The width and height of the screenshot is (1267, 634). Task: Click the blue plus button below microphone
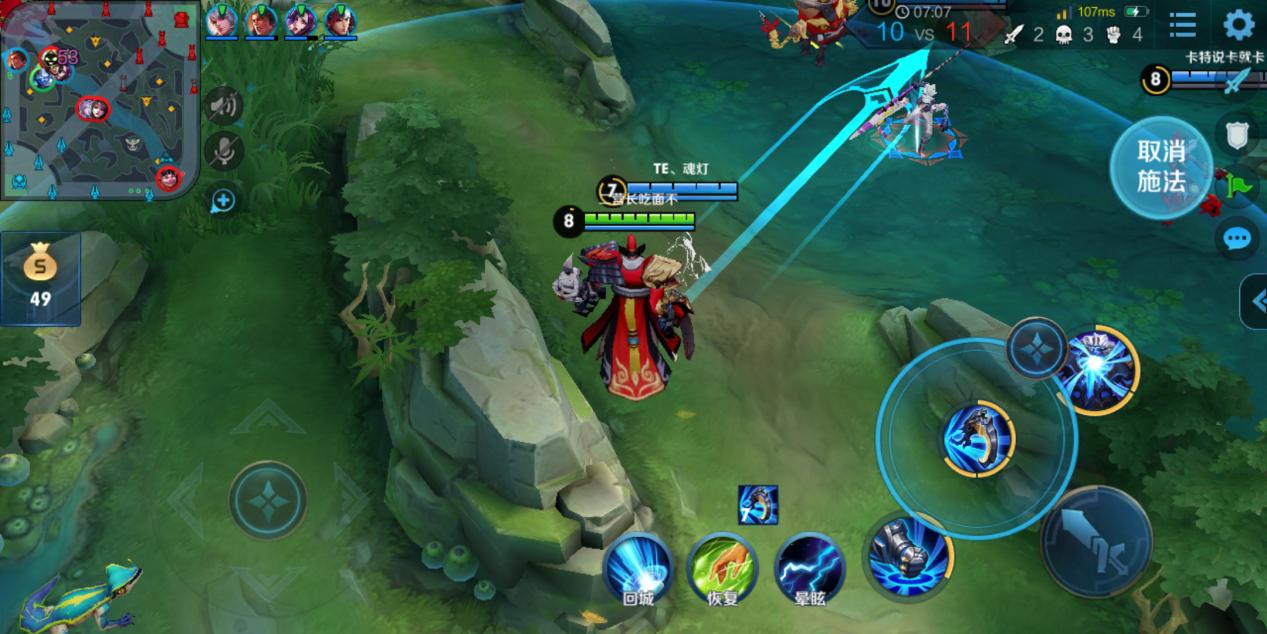click(222, 201)
